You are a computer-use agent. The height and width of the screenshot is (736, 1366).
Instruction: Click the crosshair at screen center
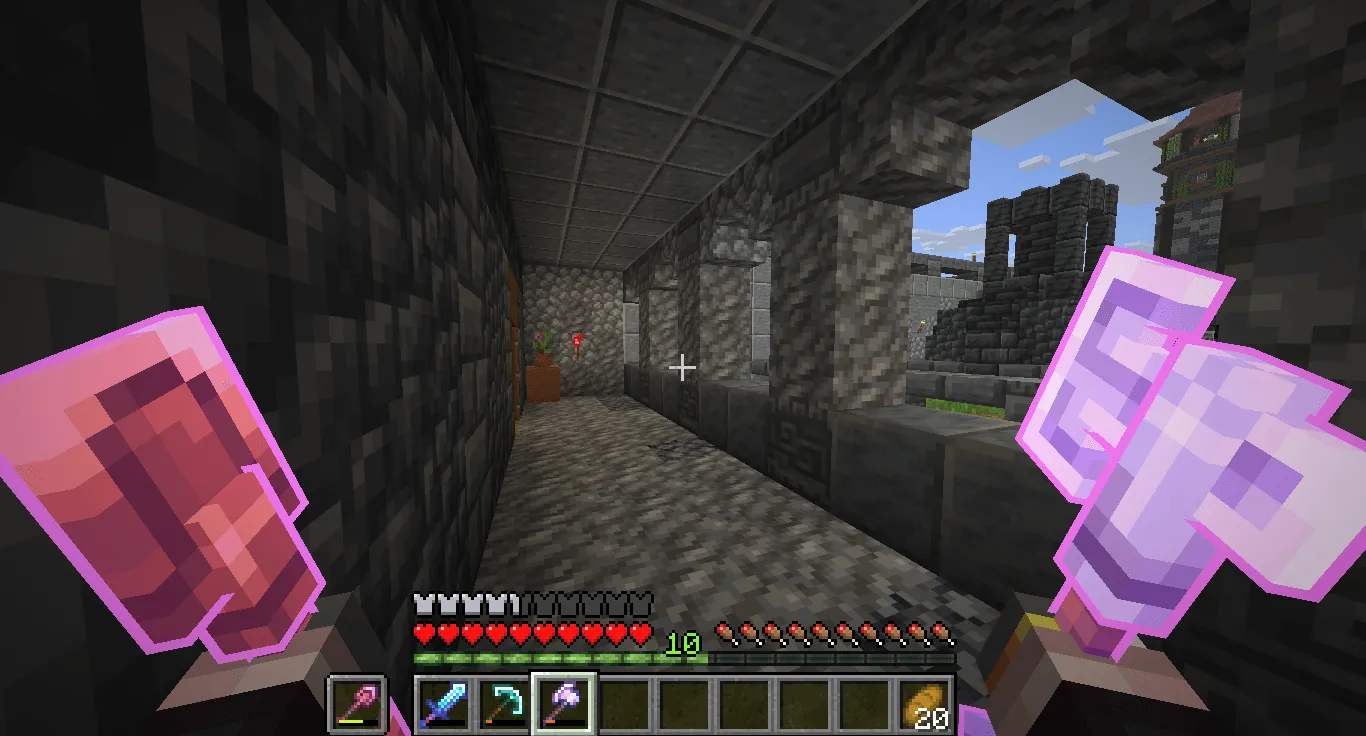(x=683, y=368)
